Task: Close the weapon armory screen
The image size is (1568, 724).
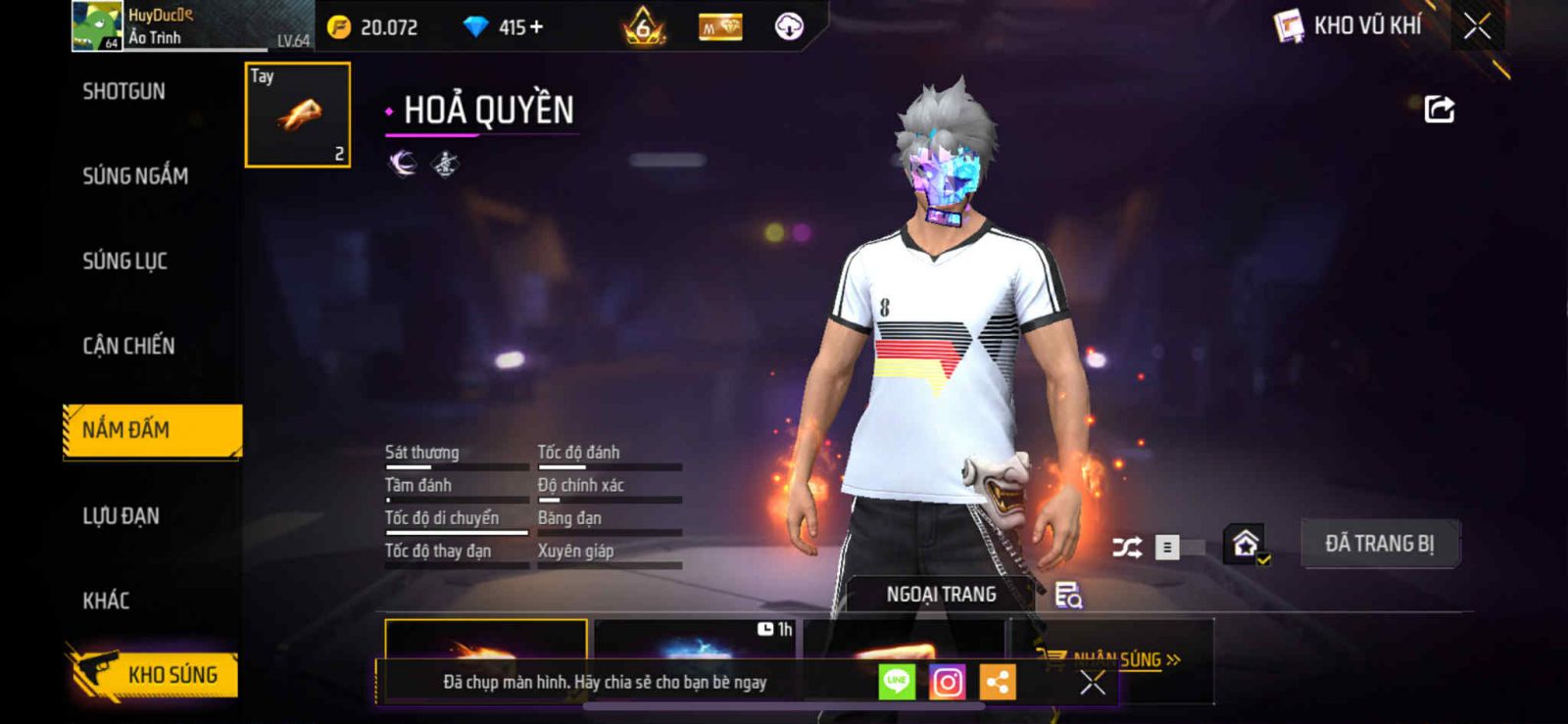Action: [x=1477, y=26]
